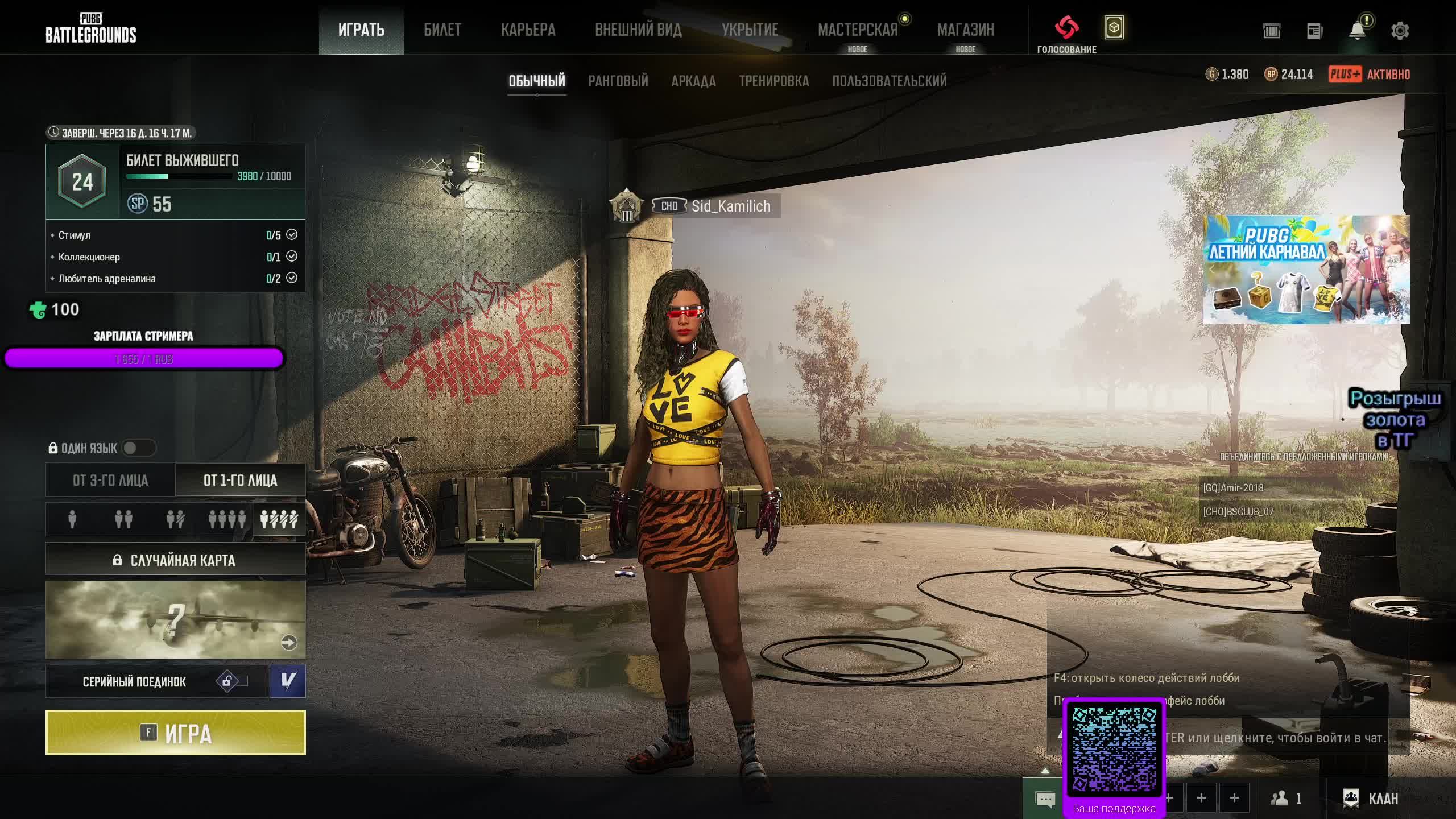
Task: Choose ОТ 3-ГО ЛИЦА perspective
Action: [x=110, y=481]
